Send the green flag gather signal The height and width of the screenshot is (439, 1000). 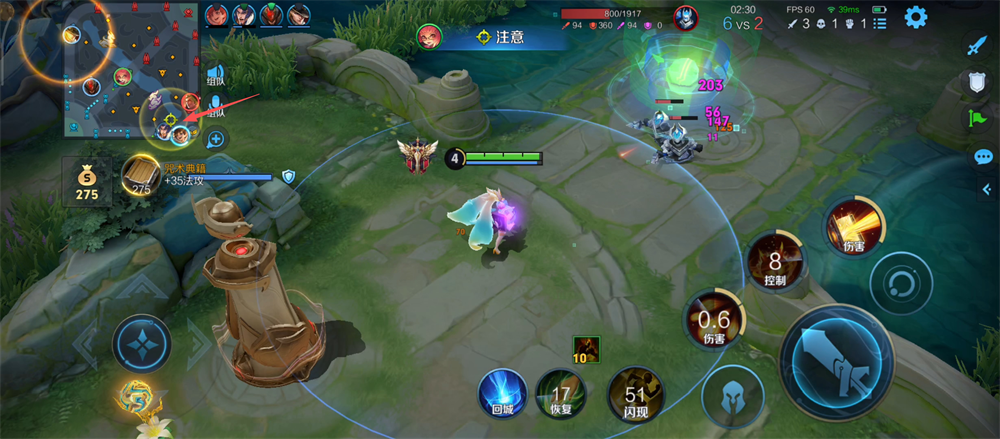click(x=977, y=119)
